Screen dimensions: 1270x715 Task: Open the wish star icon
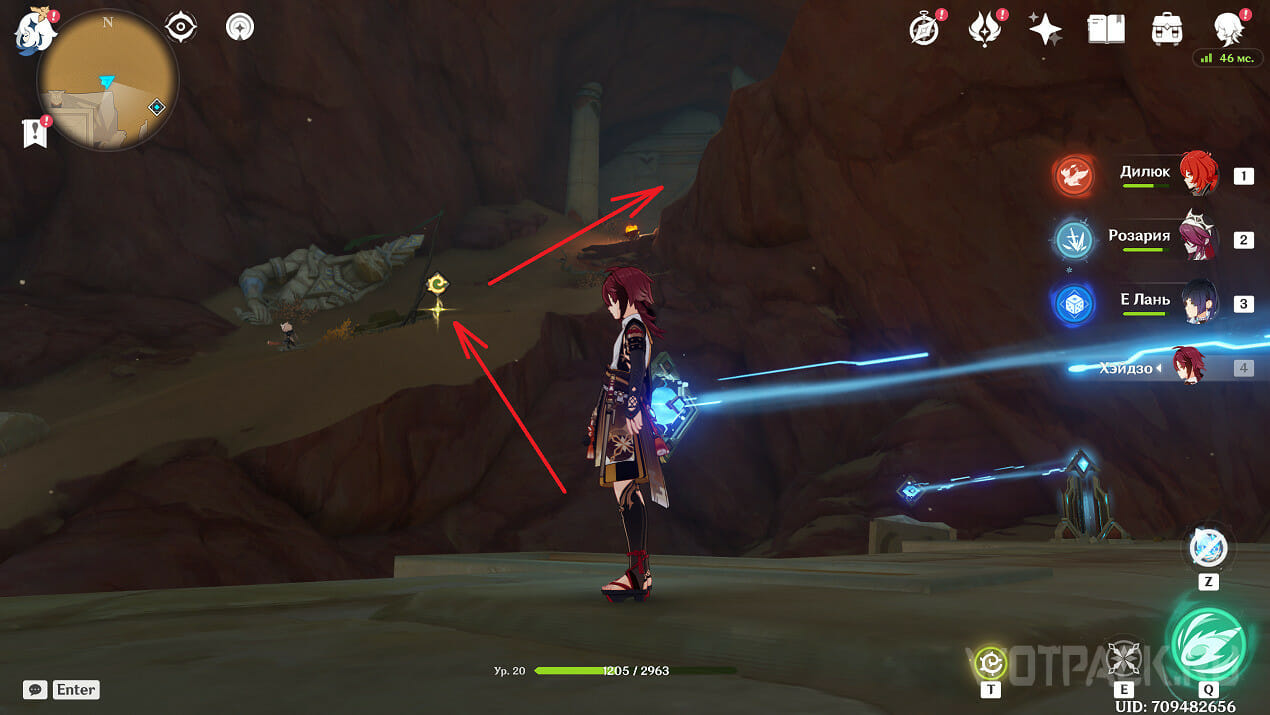pyautogui.click(x=1045, y=29)
